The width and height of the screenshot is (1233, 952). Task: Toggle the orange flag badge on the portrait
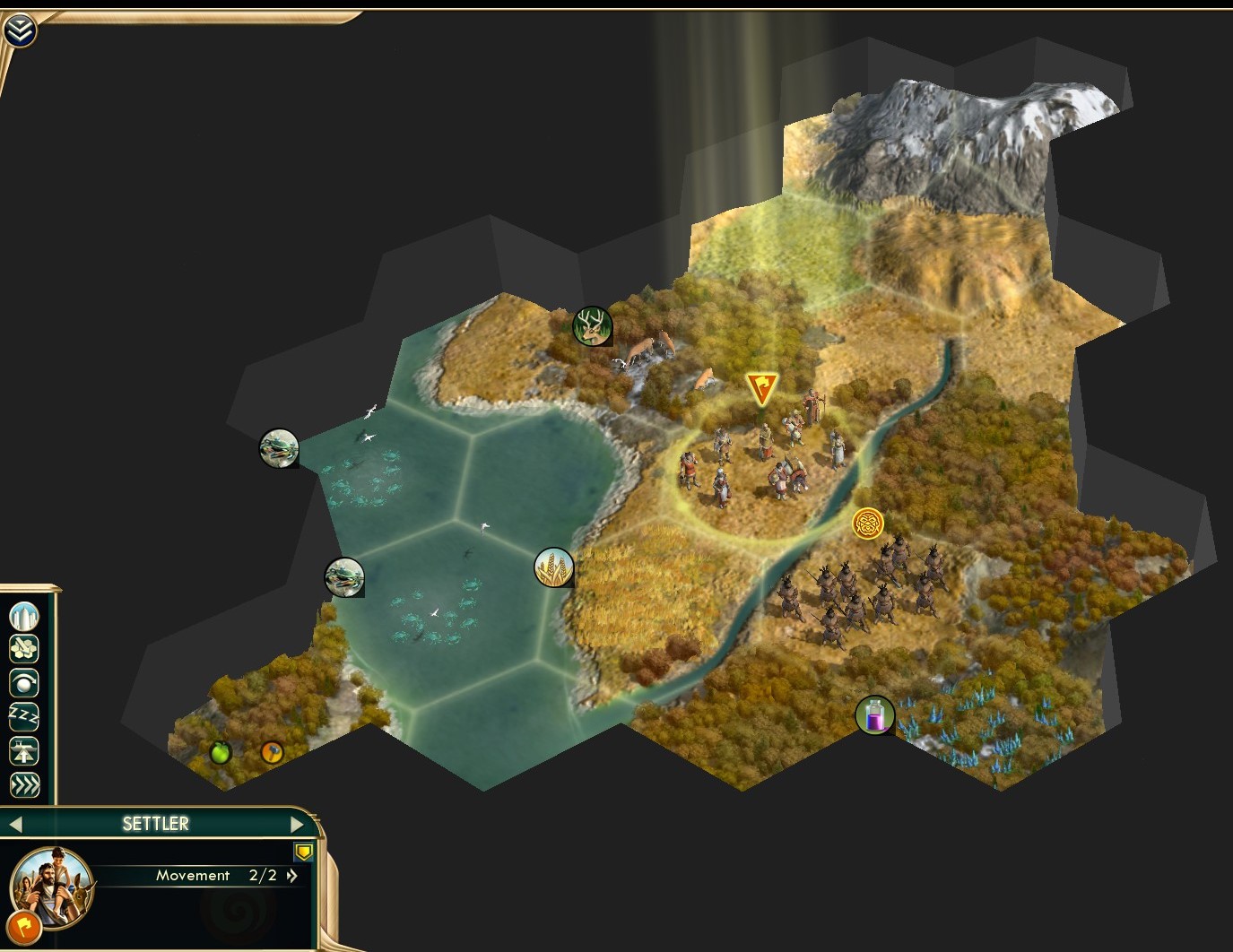(24, 926)
